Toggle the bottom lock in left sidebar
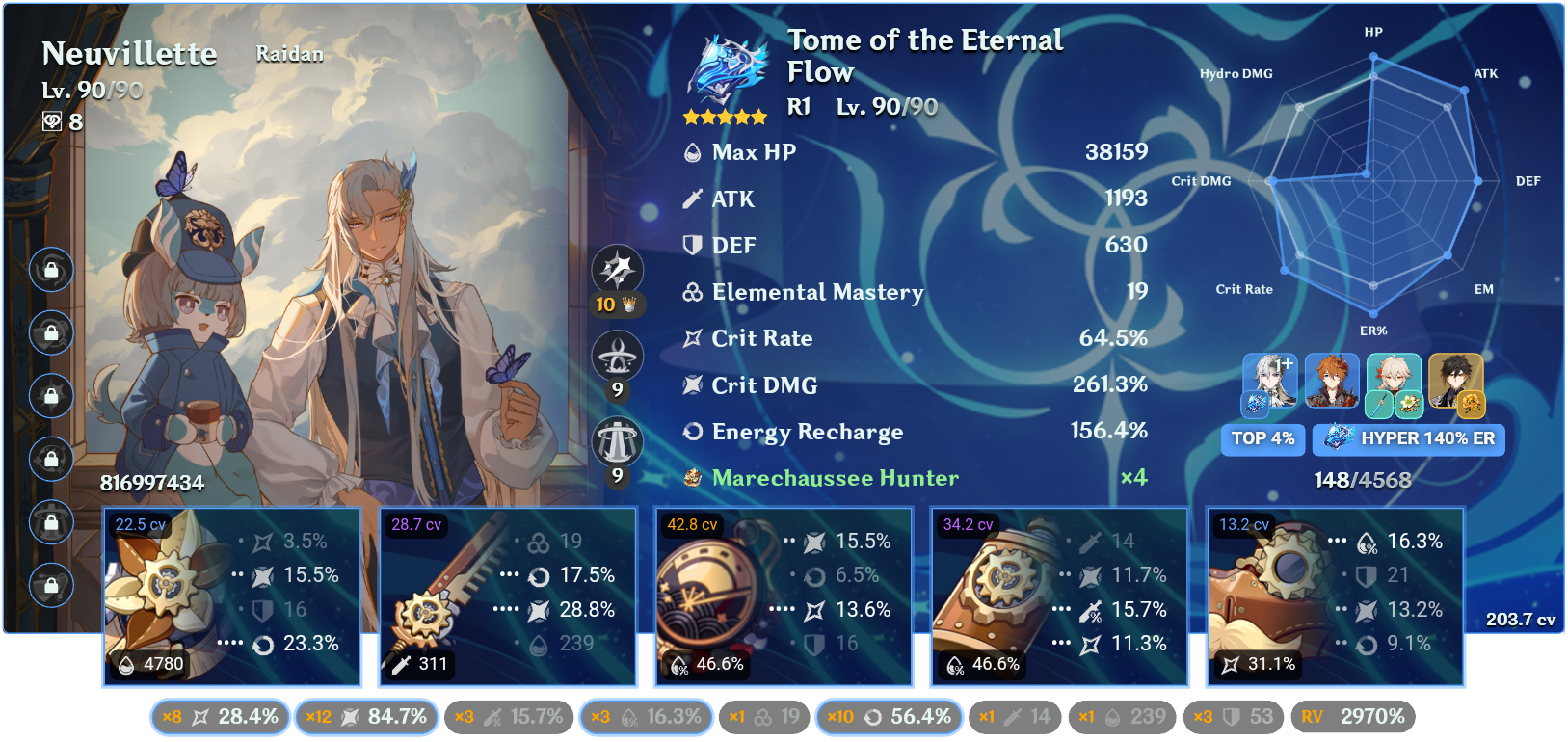 tap(50, 584)
